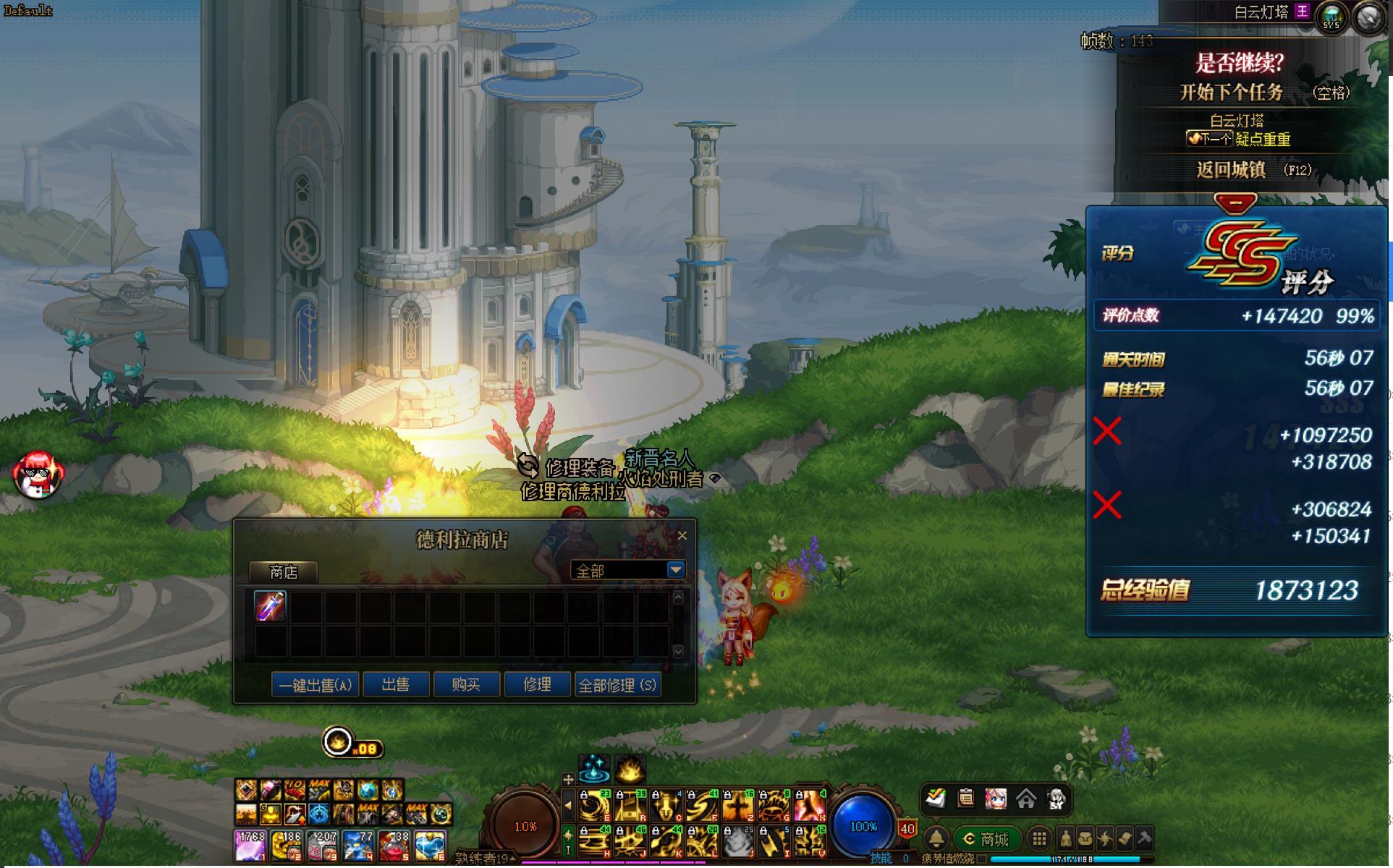Open the 全部 category dropdown
This screenshot has width=1393, height=868.
click(675, 570)
